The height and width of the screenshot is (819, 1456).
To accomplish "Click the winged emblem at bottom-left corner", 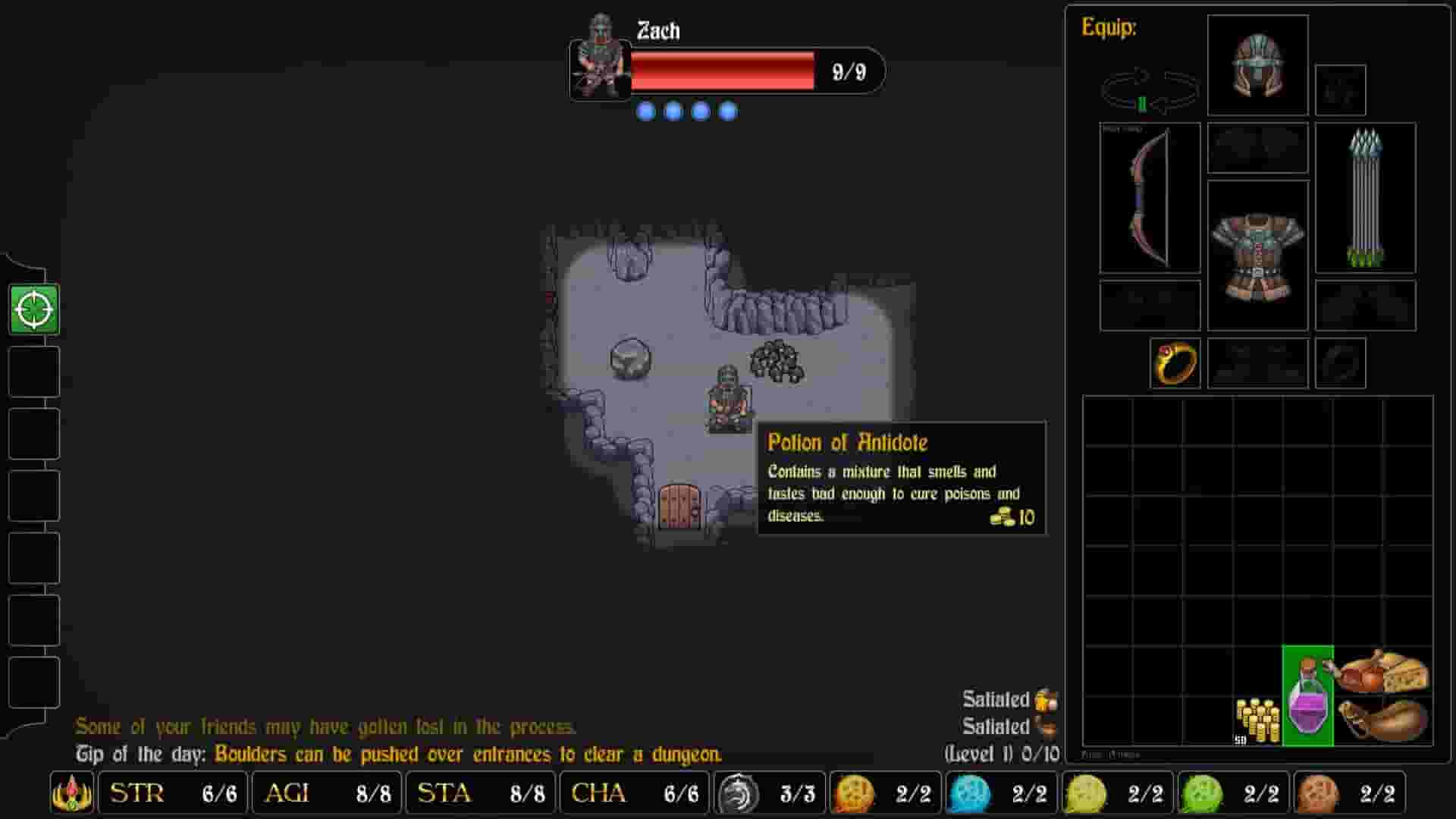I will [71, 793].
